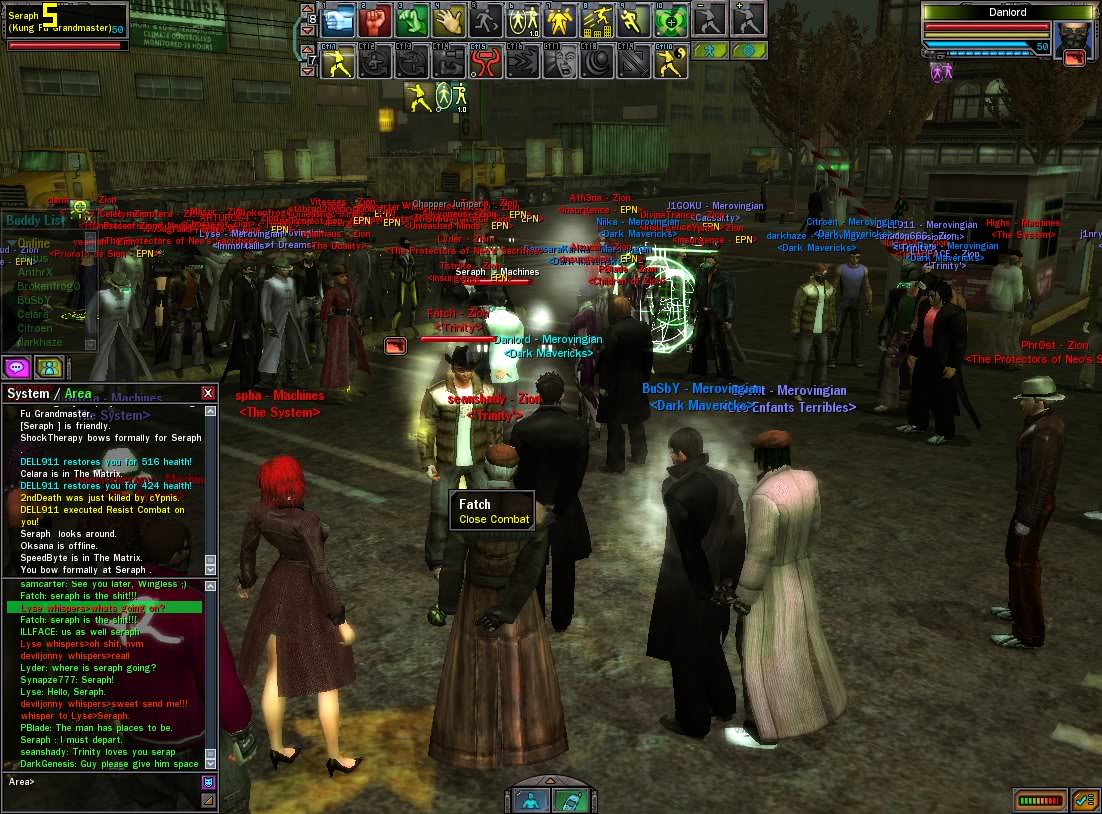Activate the green heart heal ability
Image resolution: width=1102 pixels, height=814 pixels.
click(670, 18)
